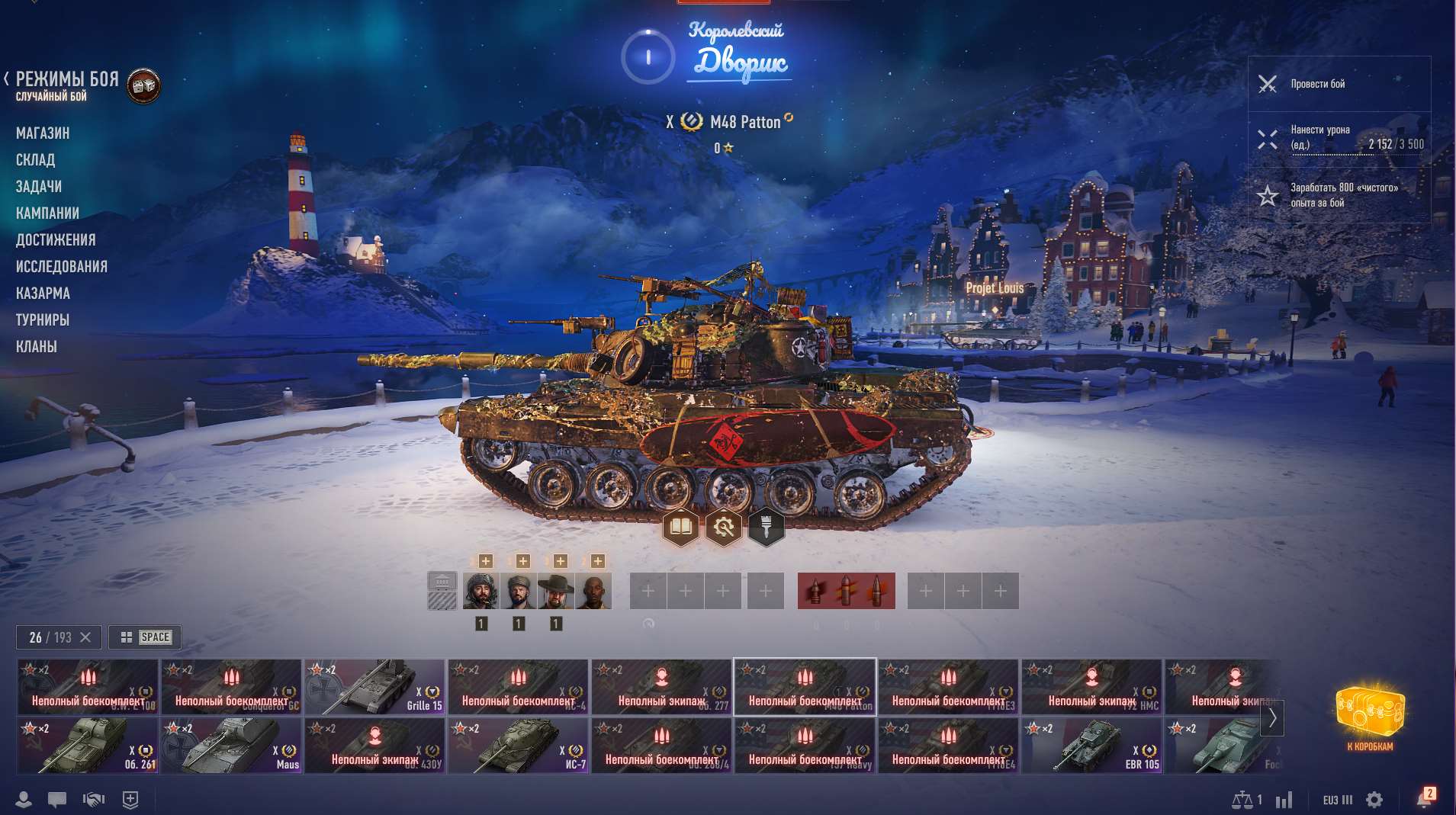Open the vehicle characteristics book icon
Viewport: 1456px width, 815px height.
(681, 525)
